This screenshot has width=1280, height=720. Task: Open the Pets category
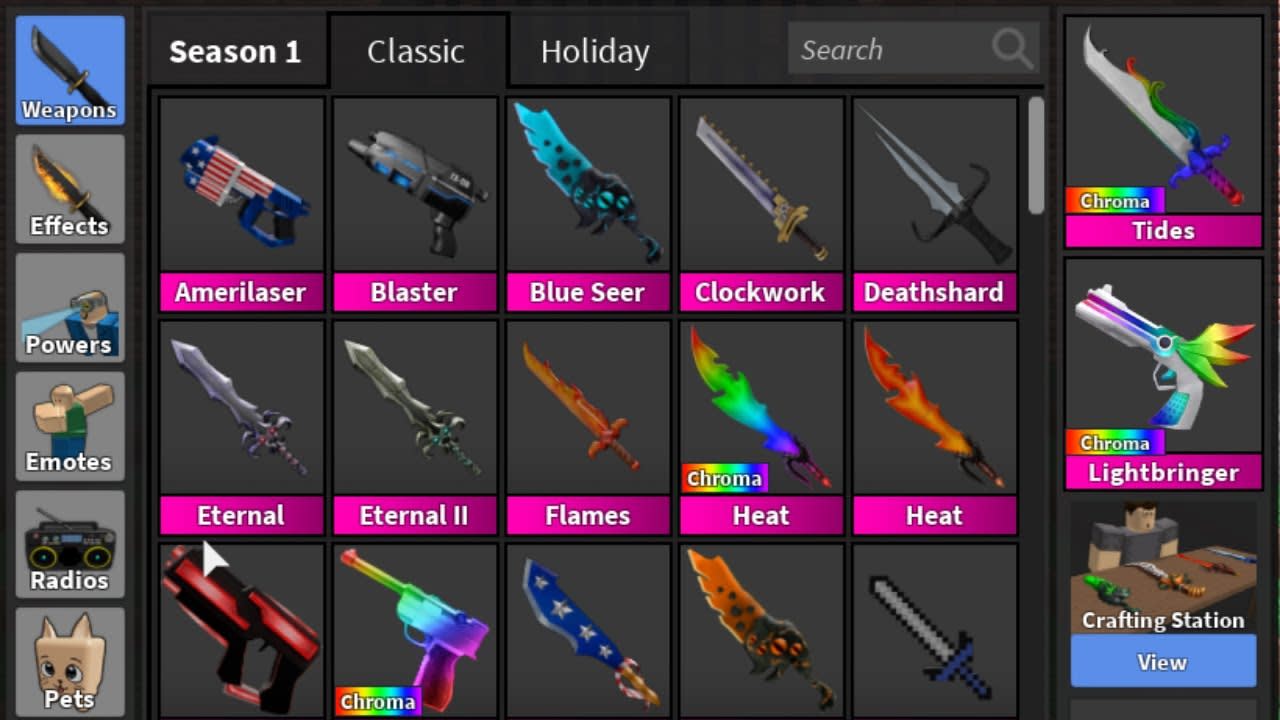point(69,660)
